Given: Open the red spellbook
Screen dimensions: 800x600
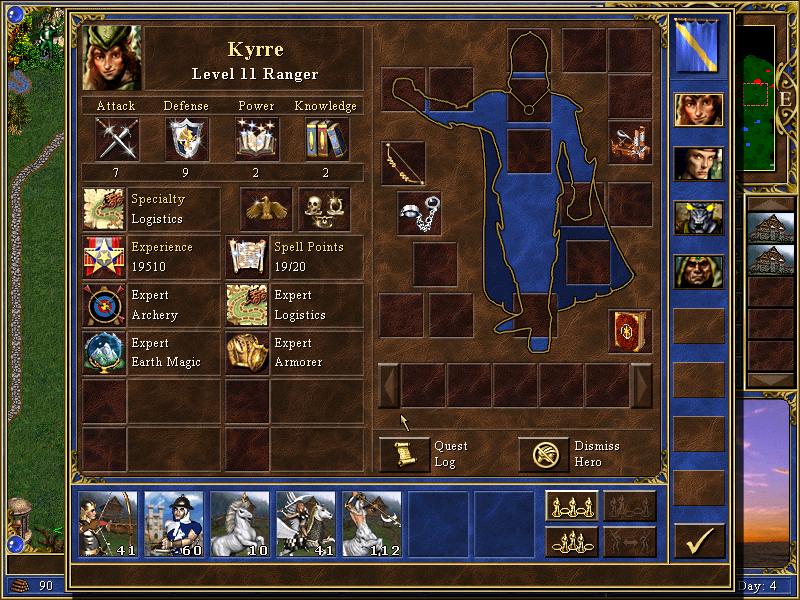Looking at the screenshot, I should [629, 331].
